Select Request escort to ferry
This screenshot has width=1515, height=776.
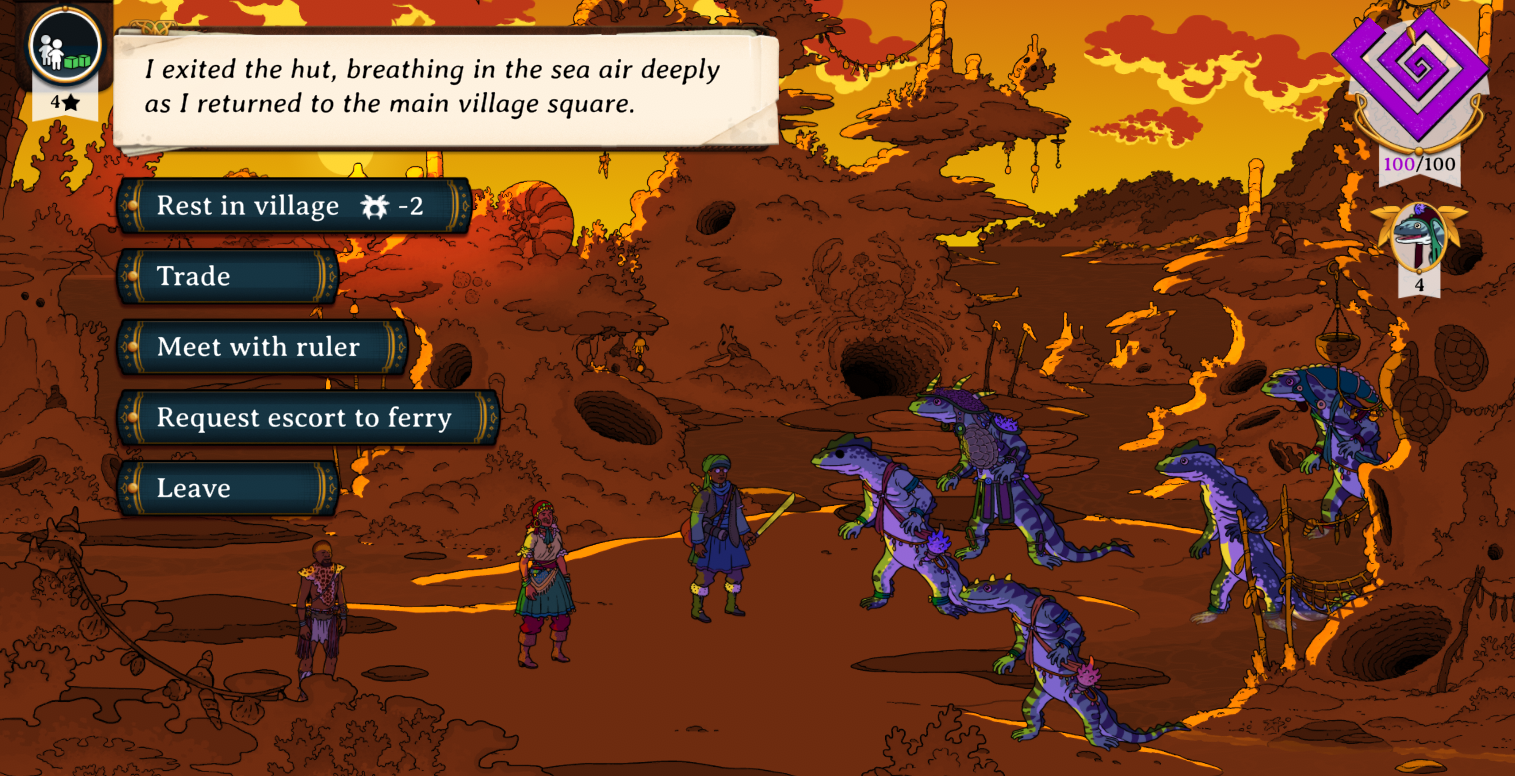click(308, 418)
